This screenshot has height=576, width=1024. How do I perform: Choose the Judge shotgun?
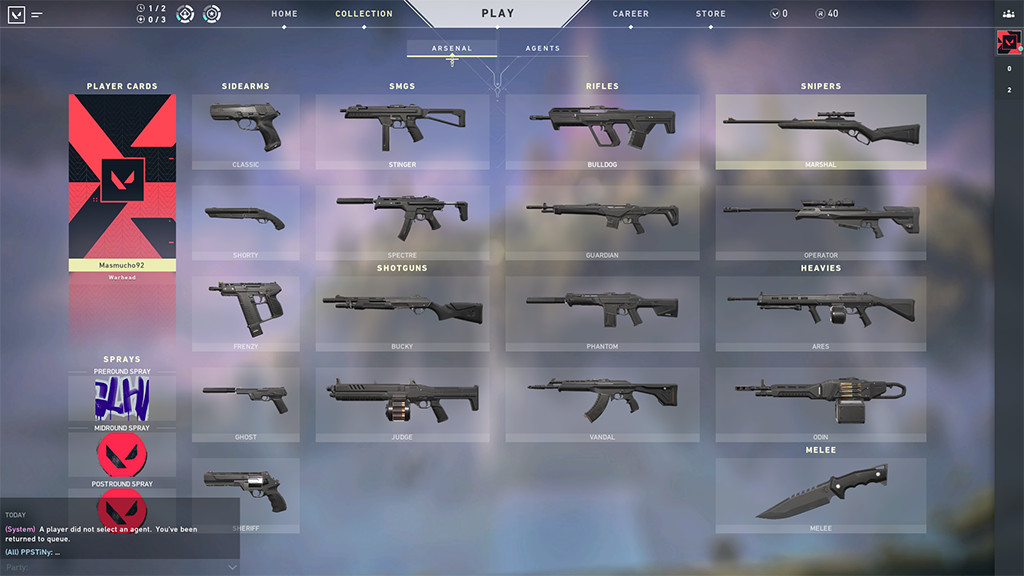click(x=402, y=404)
